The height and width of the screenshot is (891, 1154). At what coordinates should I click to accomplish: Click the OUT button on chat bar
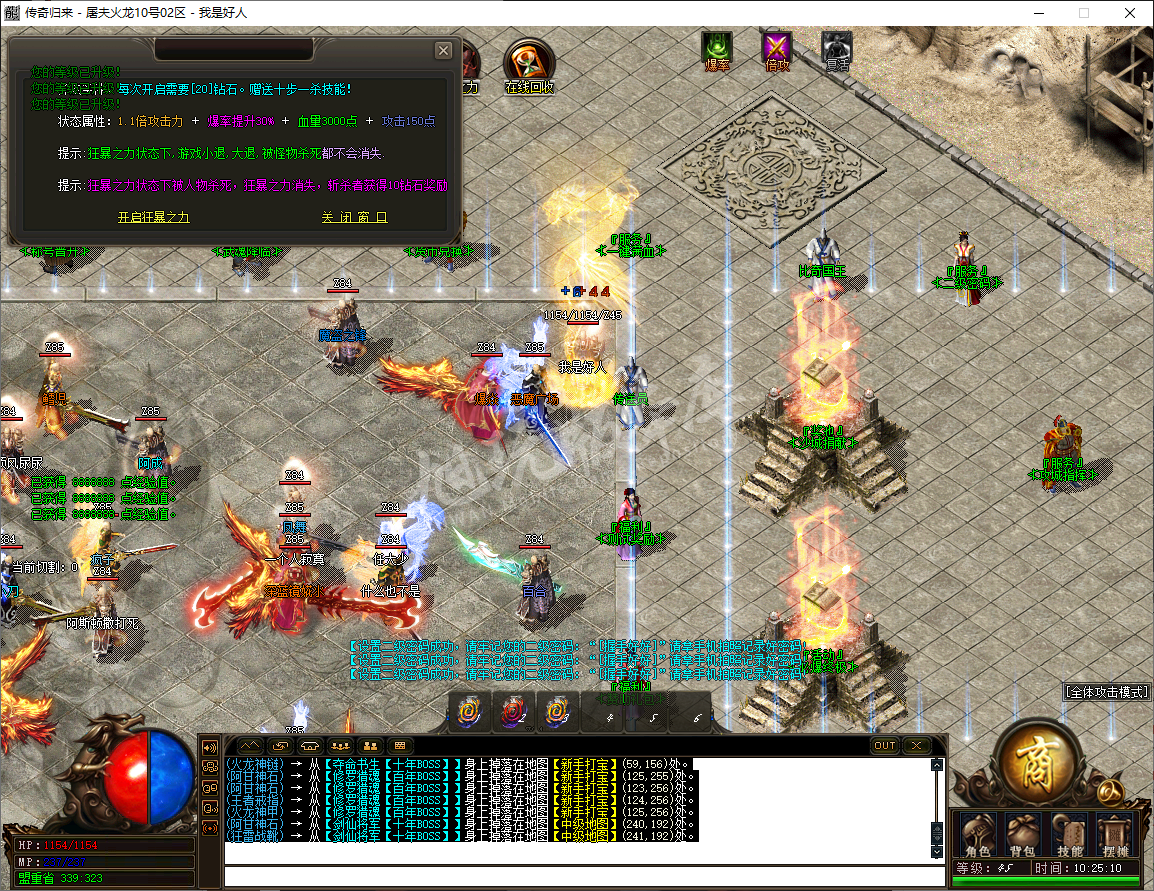pos(885,746)
